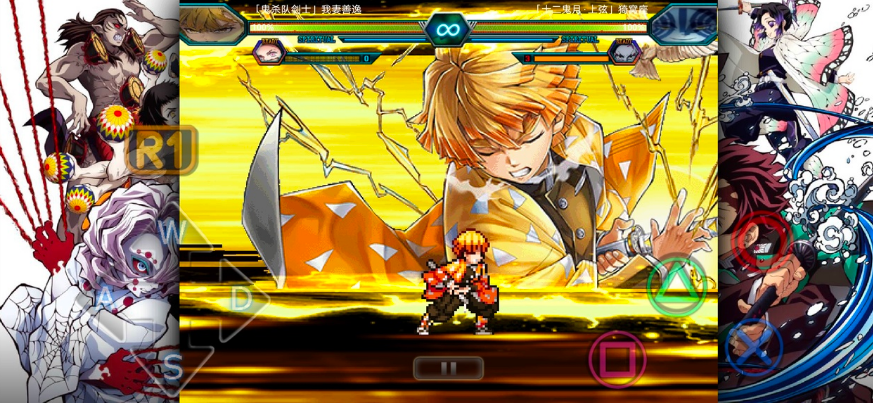This screenshot has height=403, width=873.
Task: Tap the green triangle attack button
Action: (677, 288)
